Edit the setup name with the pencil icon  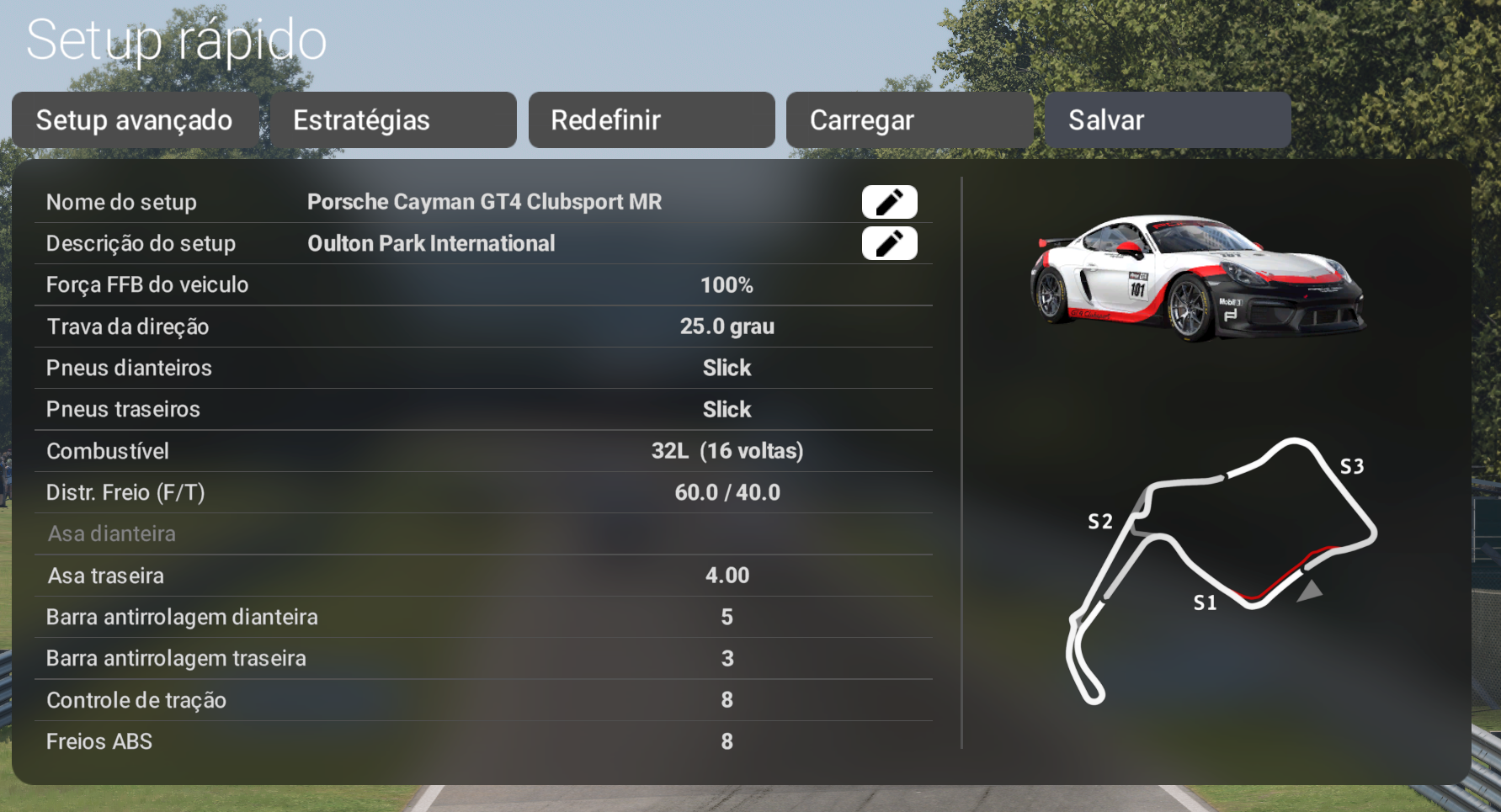coord(889,202)
